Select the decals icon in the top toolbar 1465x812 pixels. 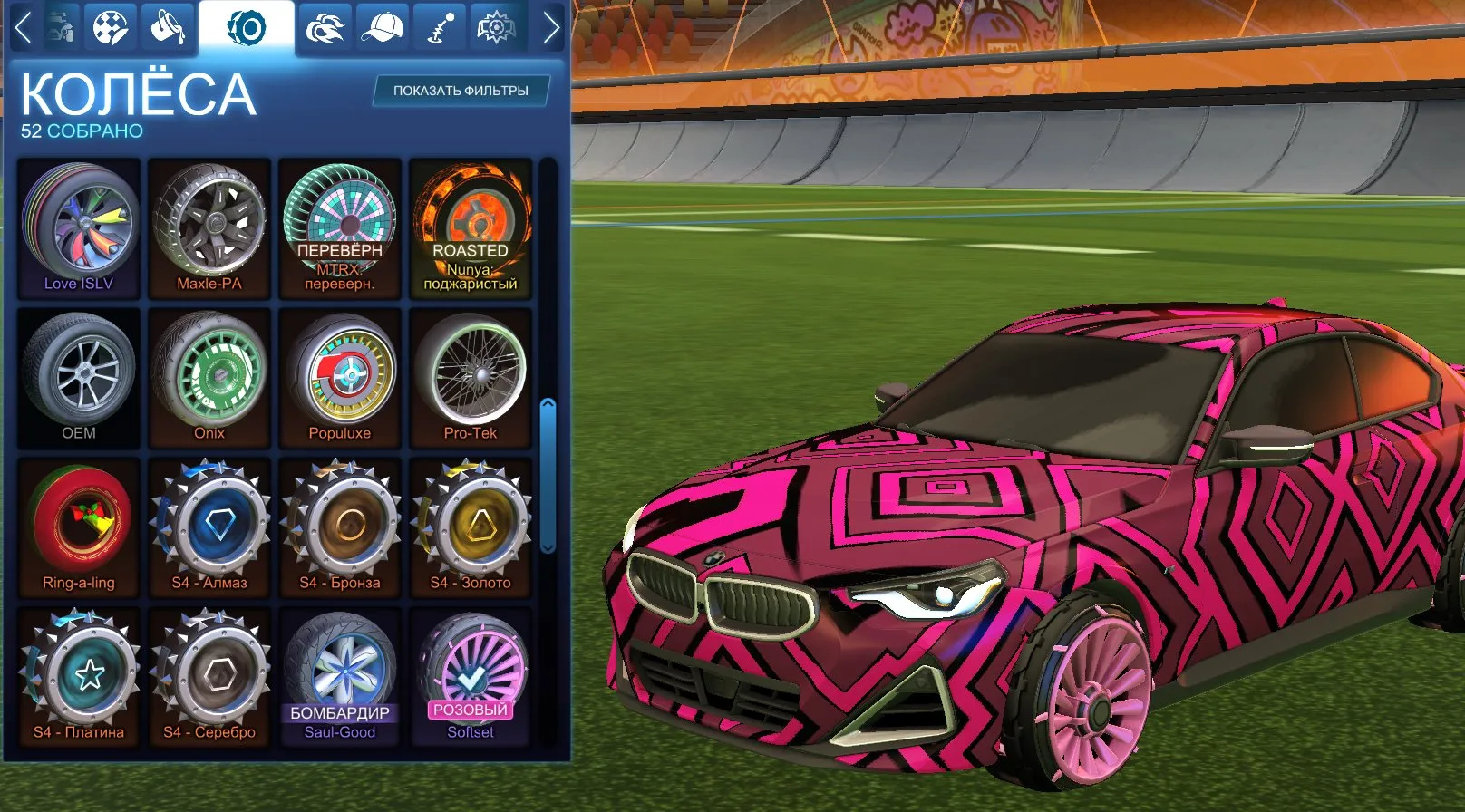tap(112, 26)
